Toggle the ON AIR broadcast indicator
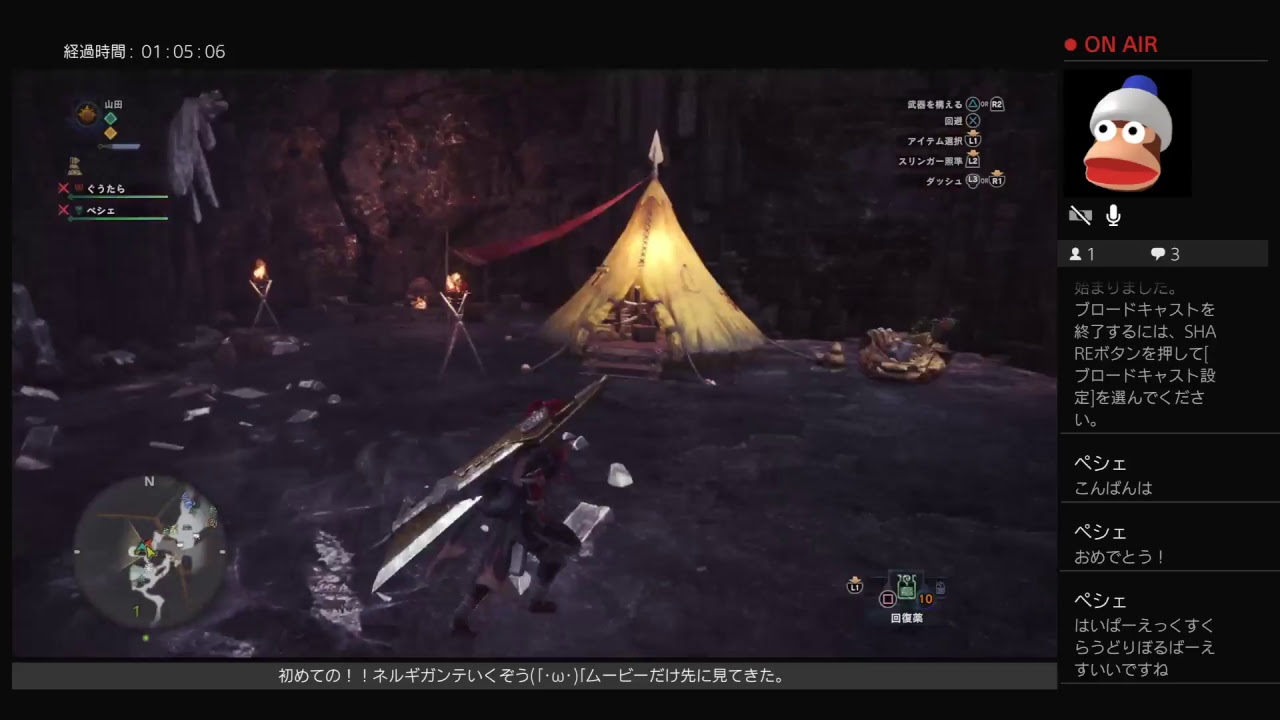 point(1110,44)
